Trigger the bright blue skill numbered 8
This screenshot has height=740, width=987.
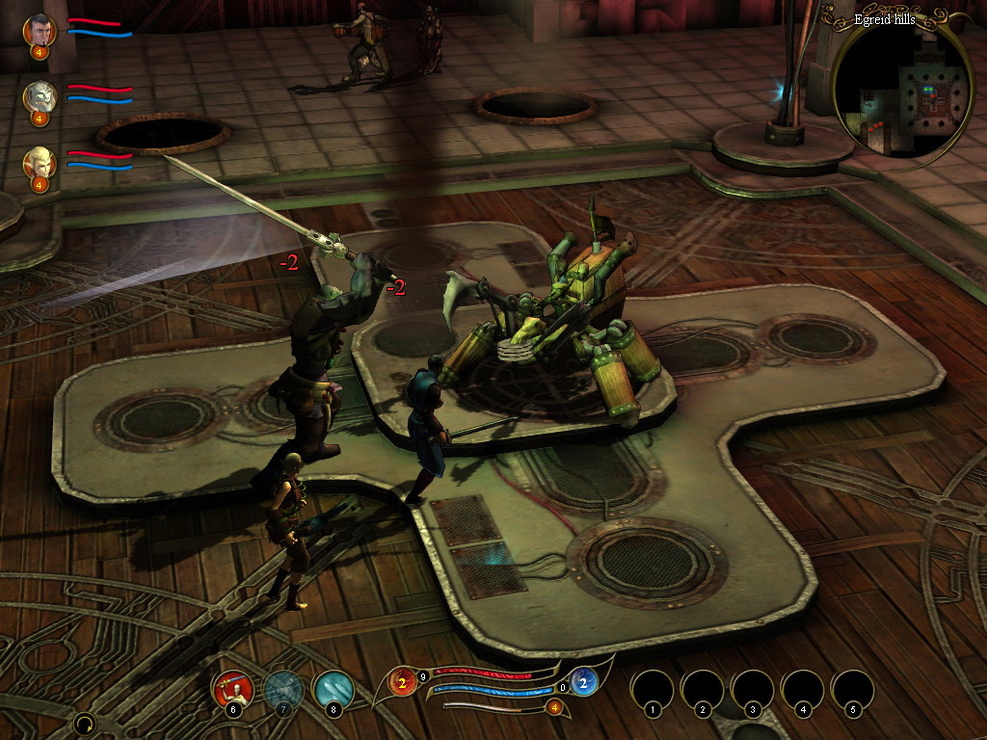pyautogui.click(x=333, y=689)
